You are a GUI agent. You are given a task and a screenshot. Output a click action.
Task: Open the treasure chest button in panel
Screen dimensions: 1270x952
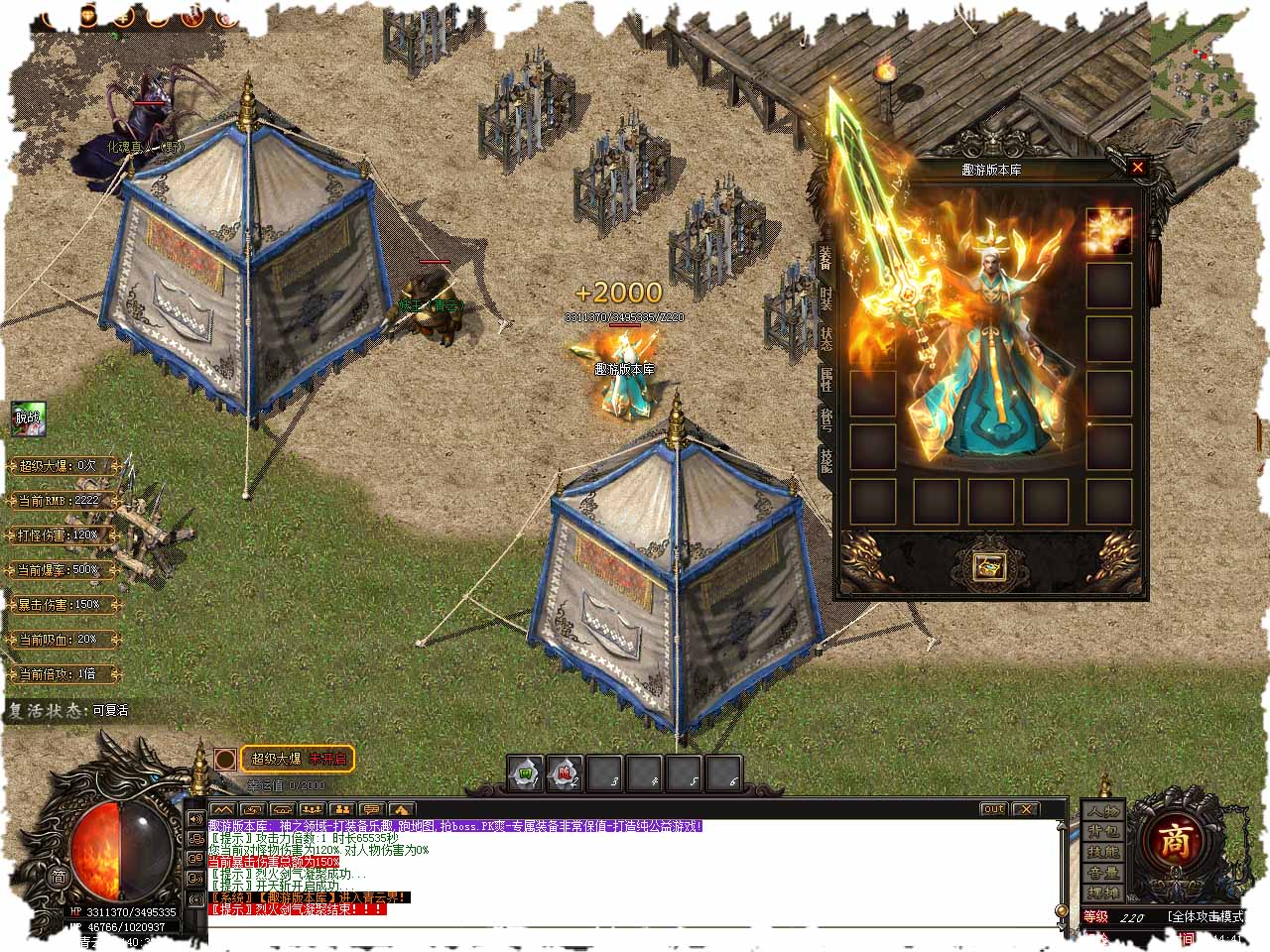[989, 566]
